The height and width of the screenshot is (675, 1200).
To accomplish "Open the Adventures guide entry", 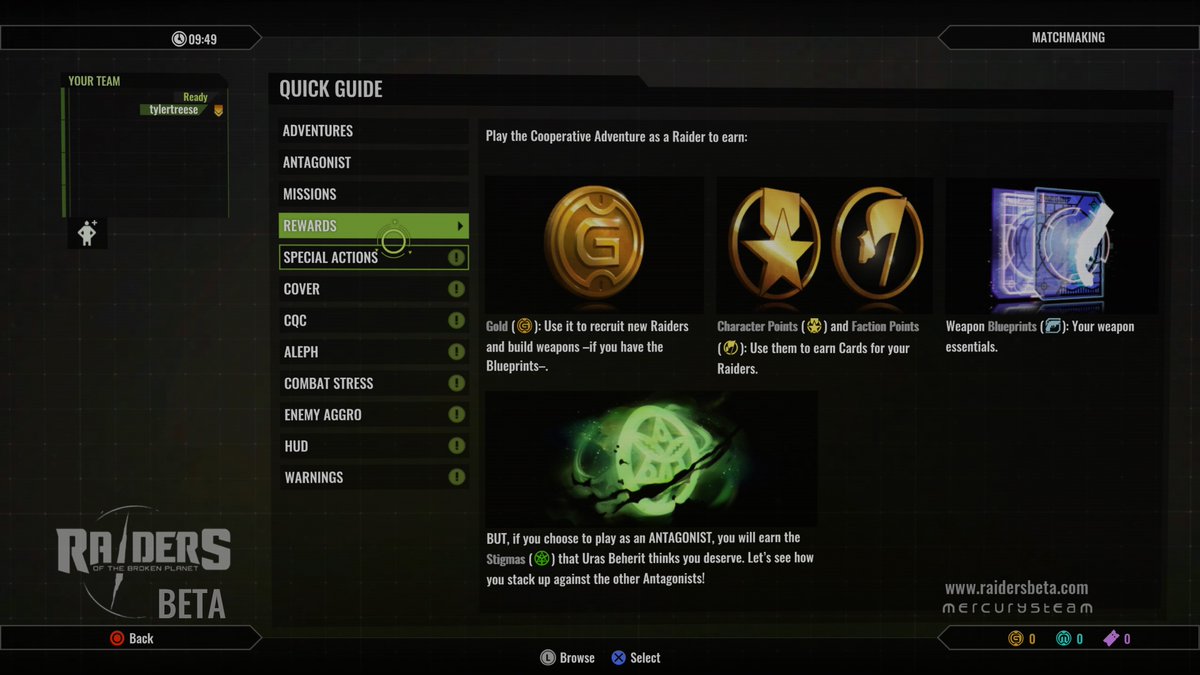I will coord(372,131).
